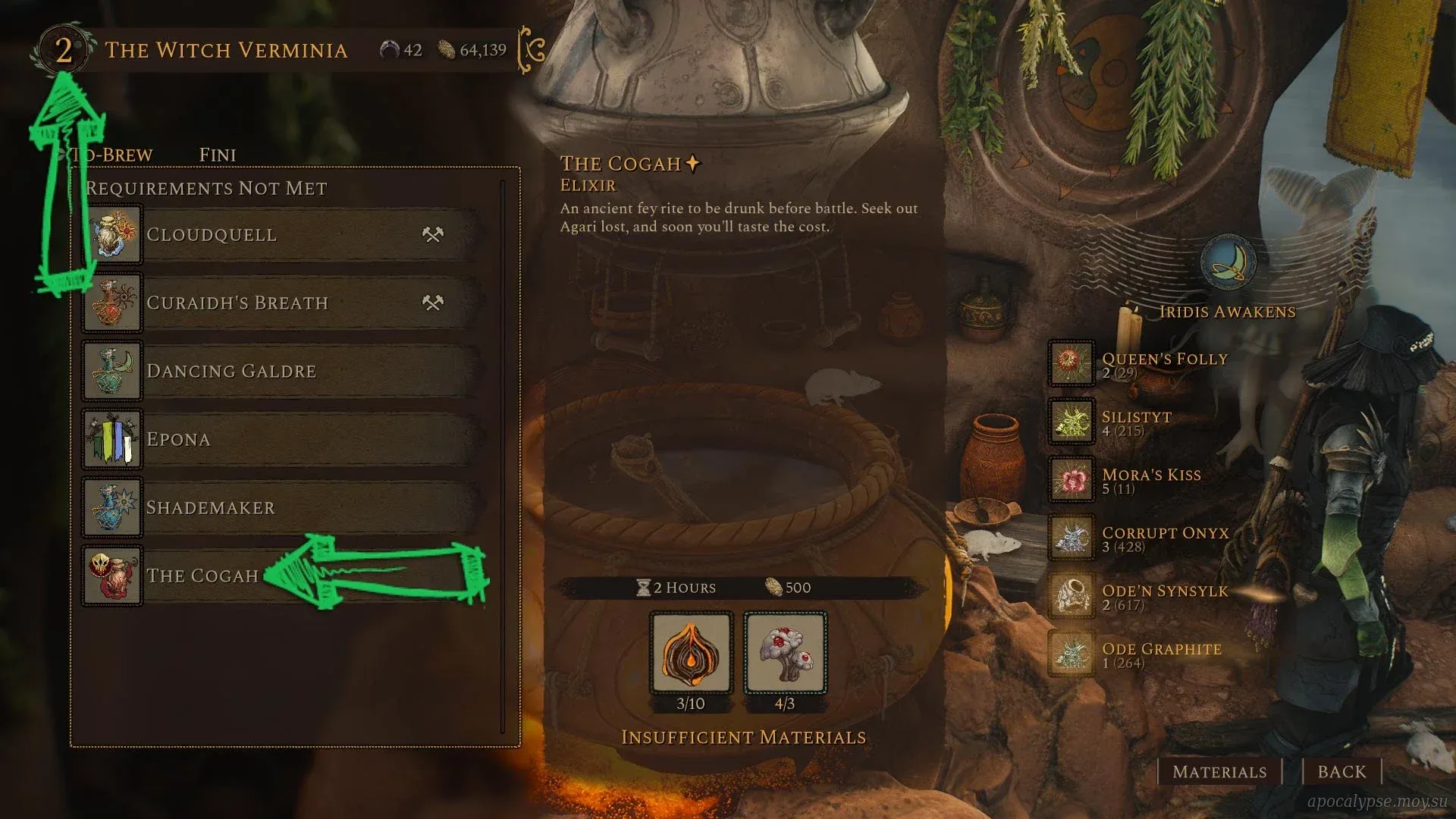Click the Ode Graphite resource icon
1456x819 pixels.
click(x=1071, y=654)
